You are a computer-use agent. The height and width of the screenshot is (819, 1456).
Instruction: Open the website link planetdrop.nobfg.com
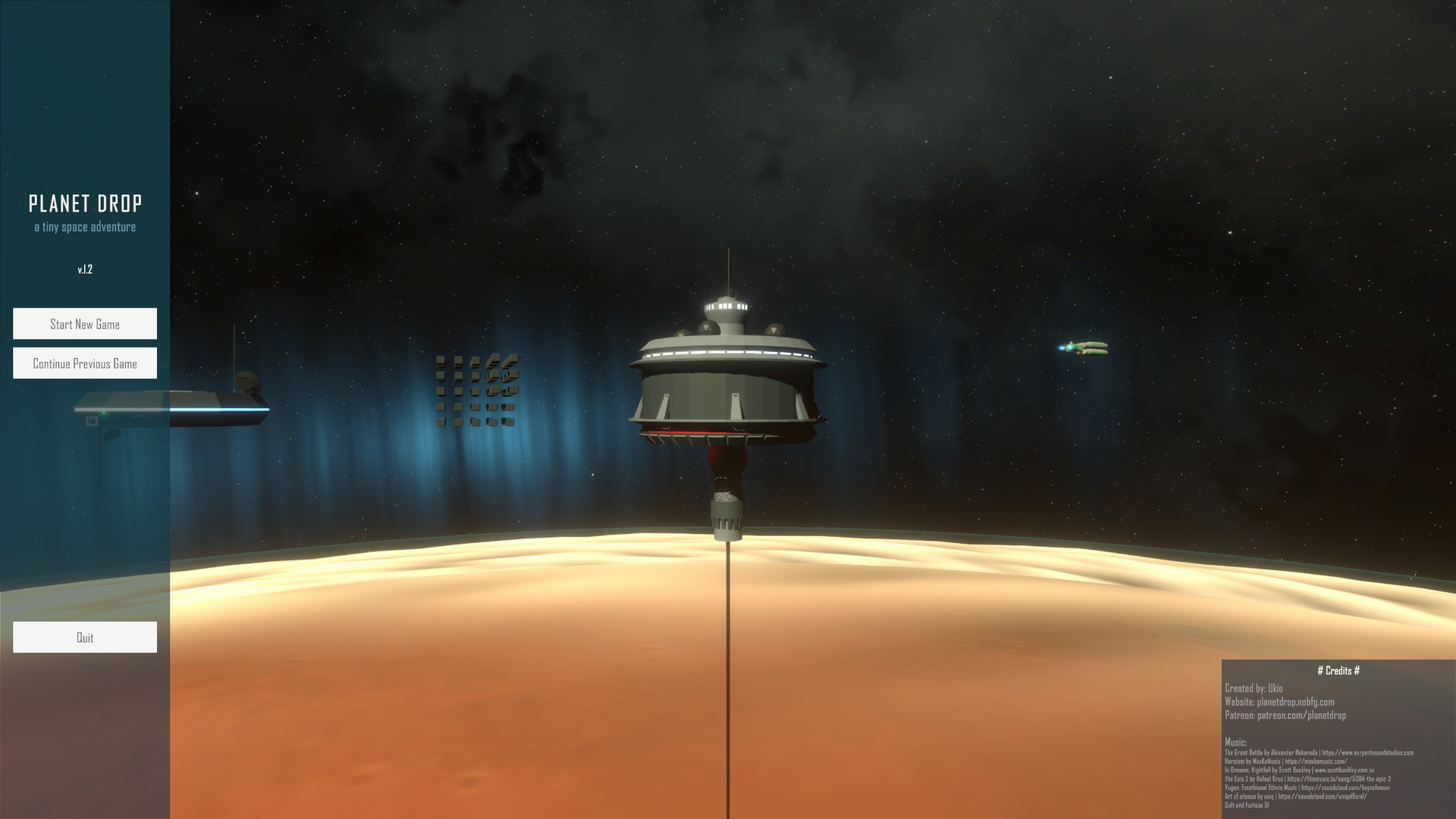click(x=1279, y=702)
